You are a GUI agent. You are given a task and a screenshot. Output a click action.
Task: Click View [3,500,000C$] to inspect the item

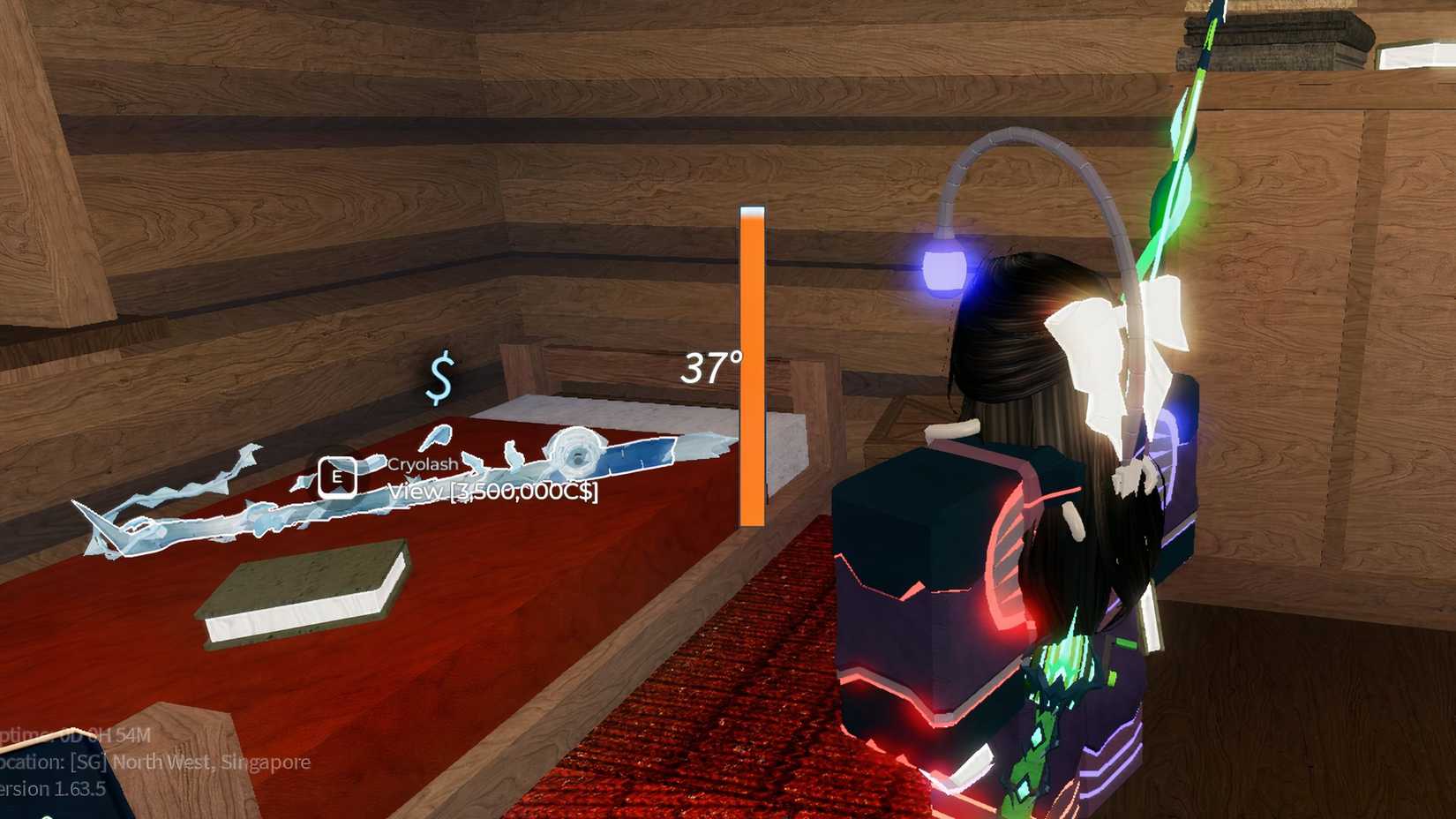tap(492, 490)
